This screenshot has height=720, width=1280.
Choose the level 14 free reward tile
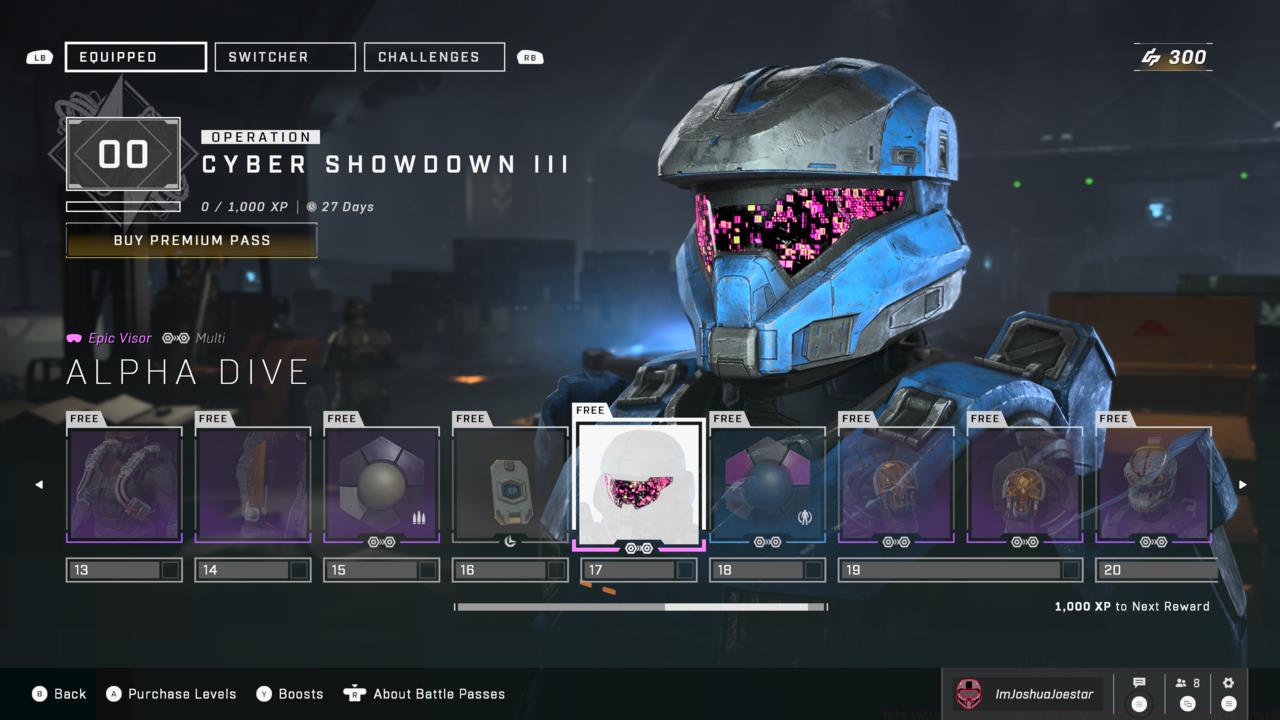[253, 485]
